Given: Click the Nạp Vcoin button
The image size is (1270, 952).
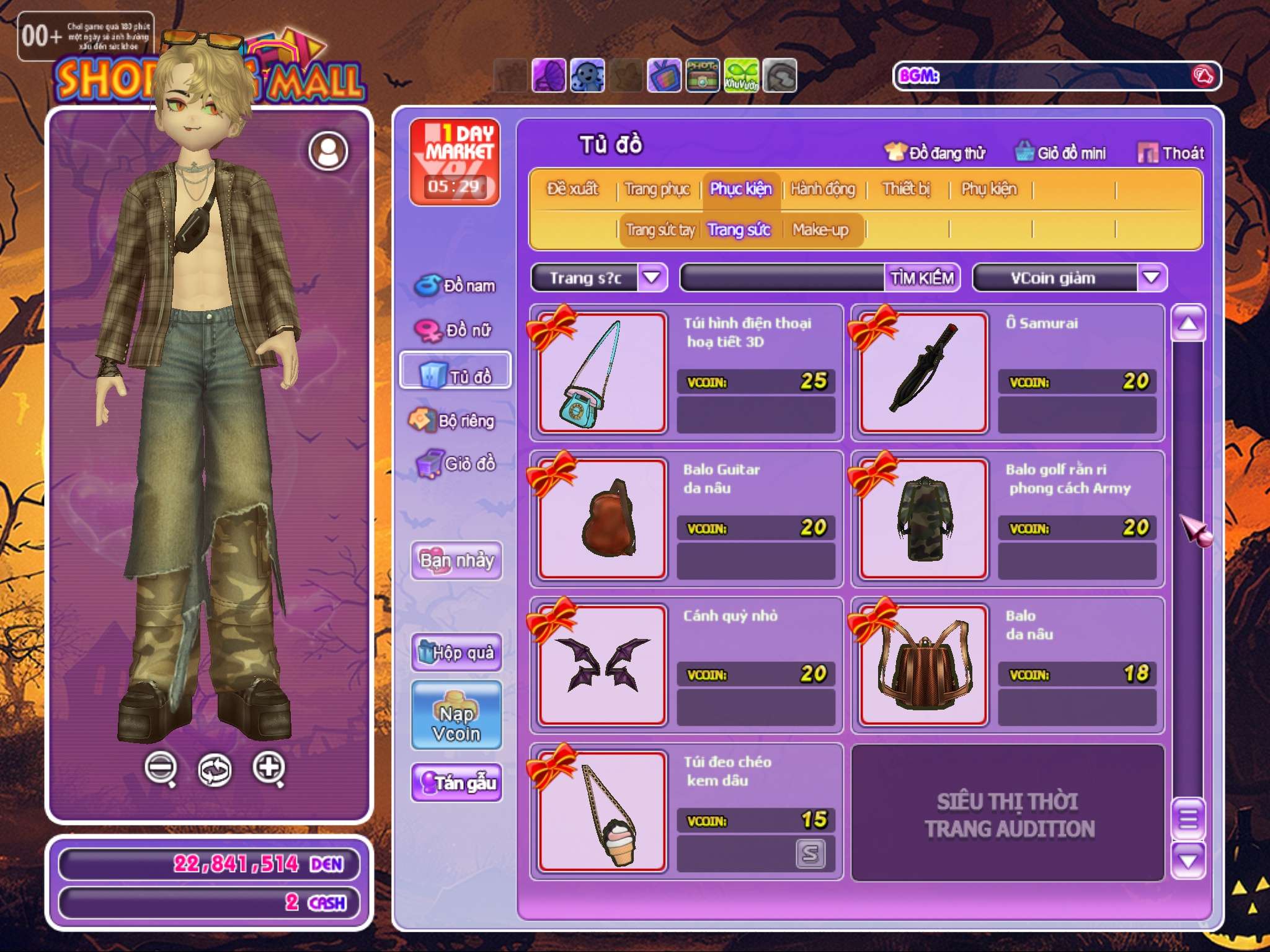Looking at the screenshot, I should pos(456,716).
